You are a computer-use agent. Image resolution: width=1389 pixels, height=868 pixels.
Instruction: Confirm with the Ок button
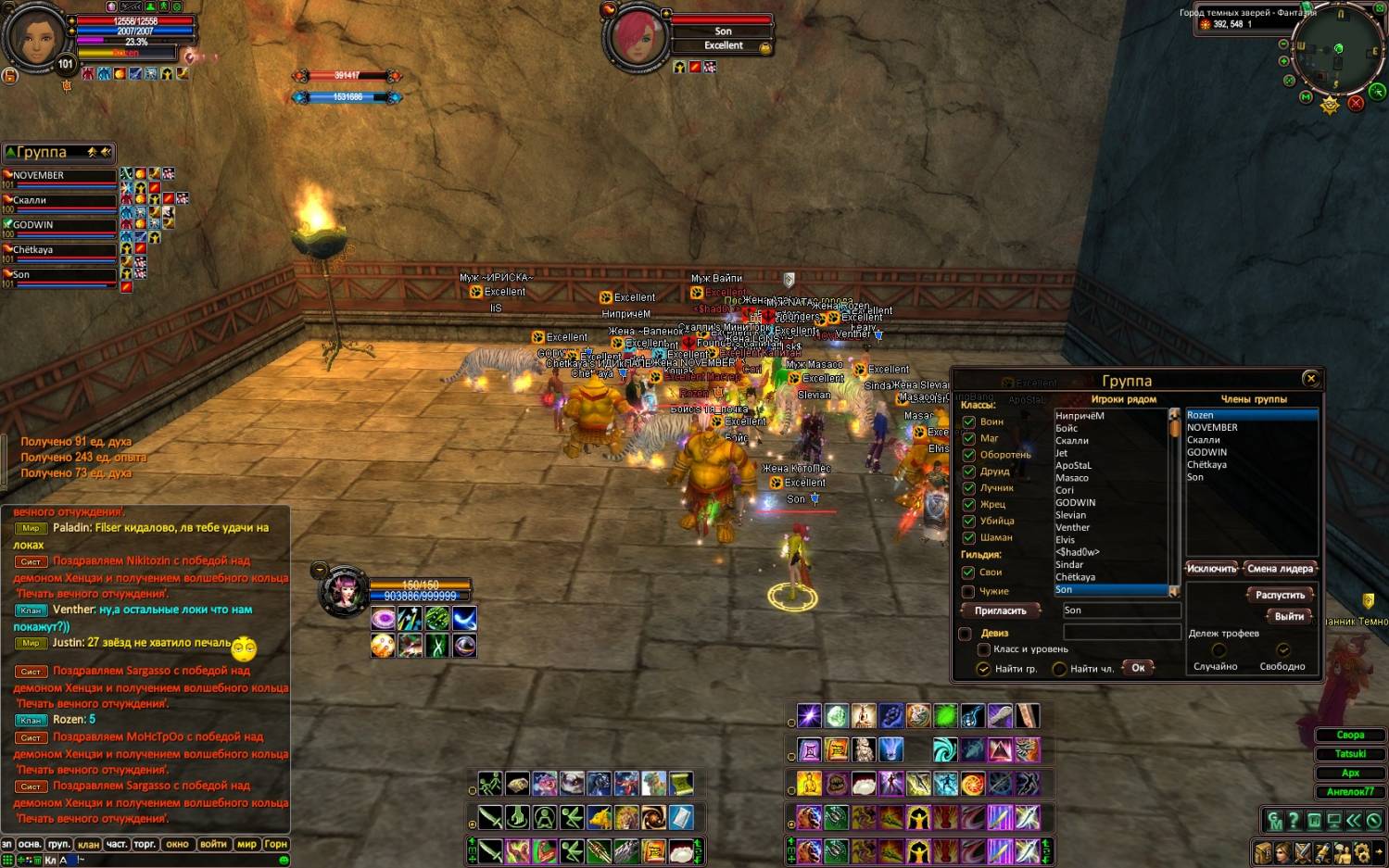[x=1138, y=668]
